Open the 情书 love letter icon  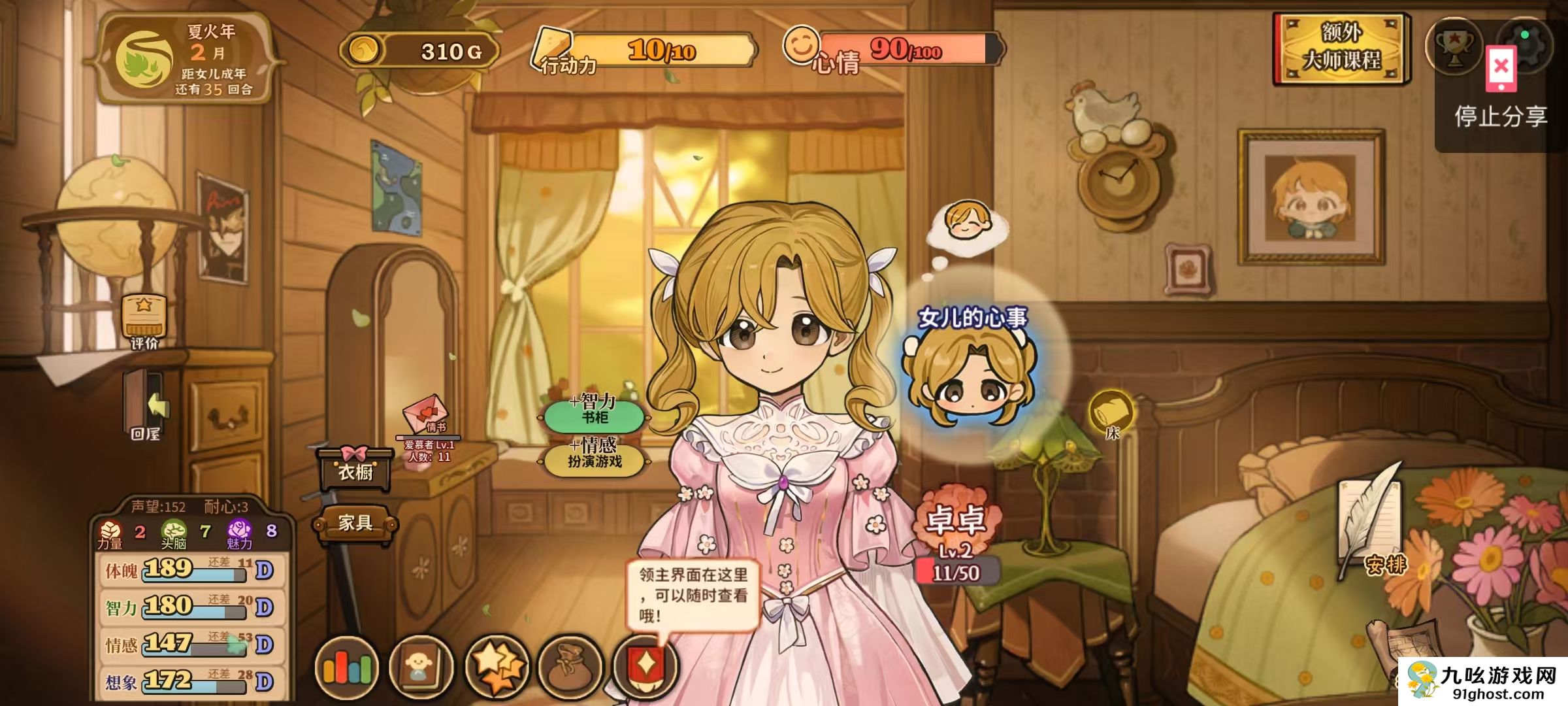pyautogui.click(x=427, y=416)
